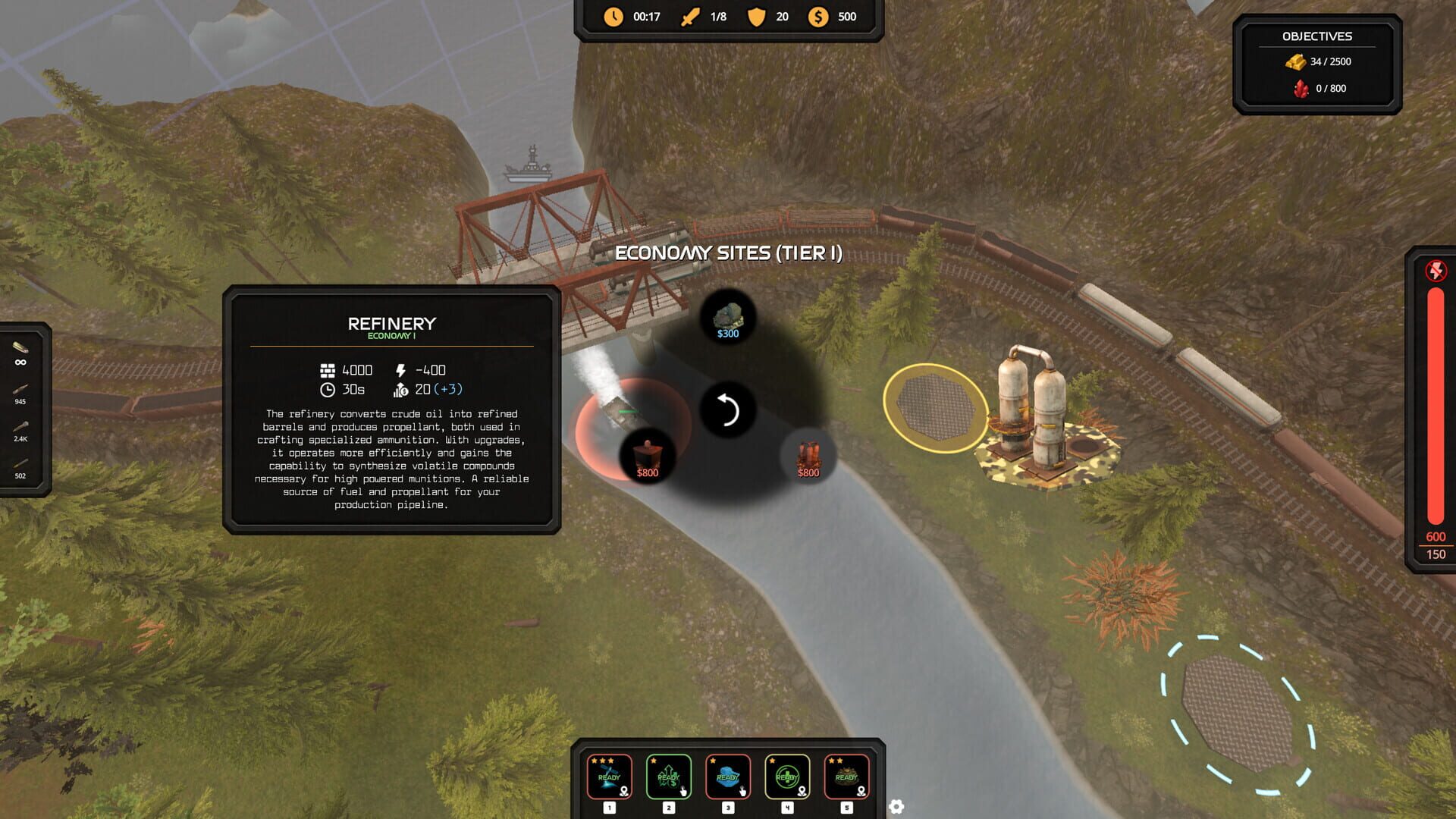Open settings with the gear icon

click(x=896, y=807)
